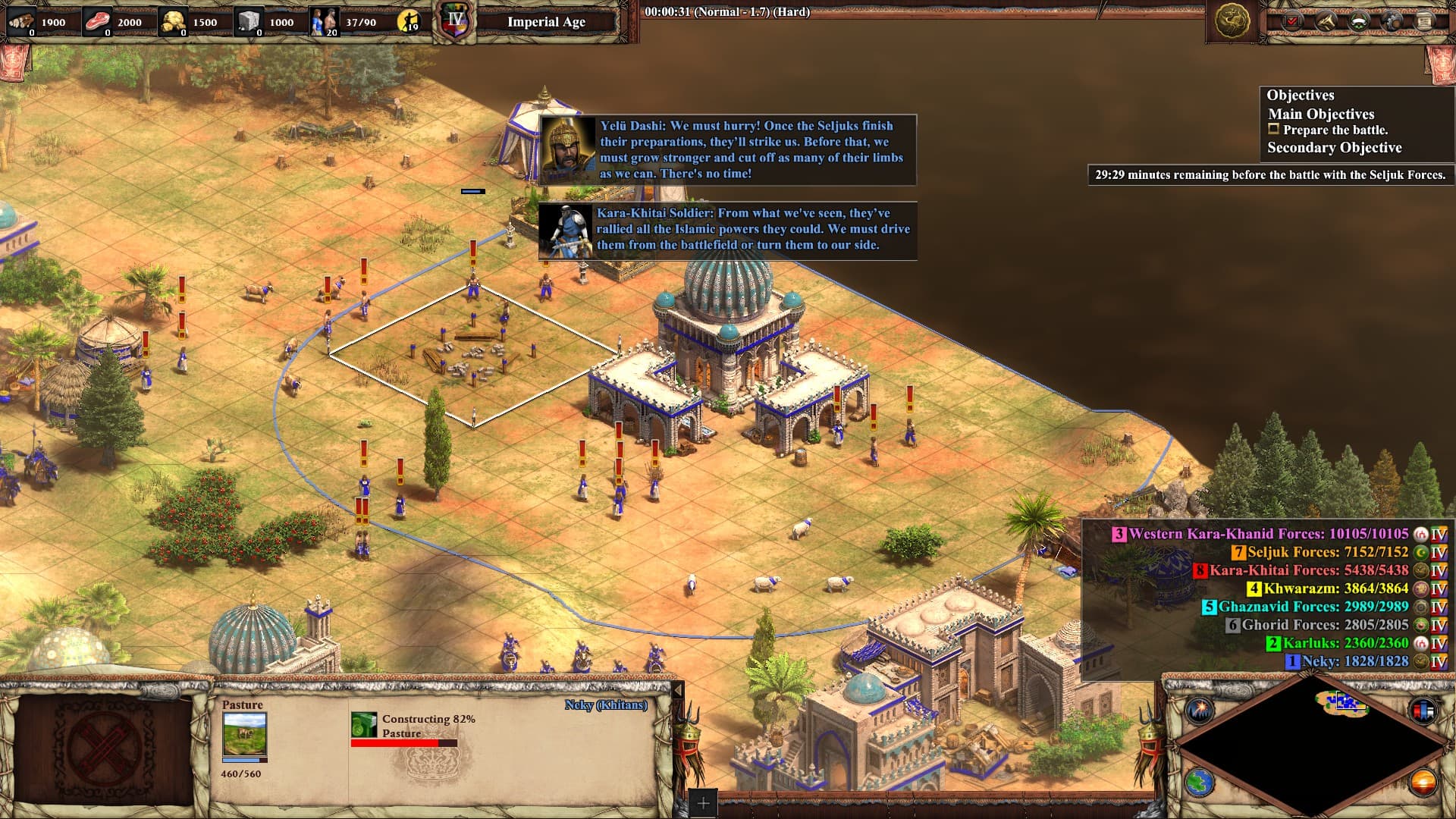Click the golden dragon civilization emblem

tap(1232, 20)
